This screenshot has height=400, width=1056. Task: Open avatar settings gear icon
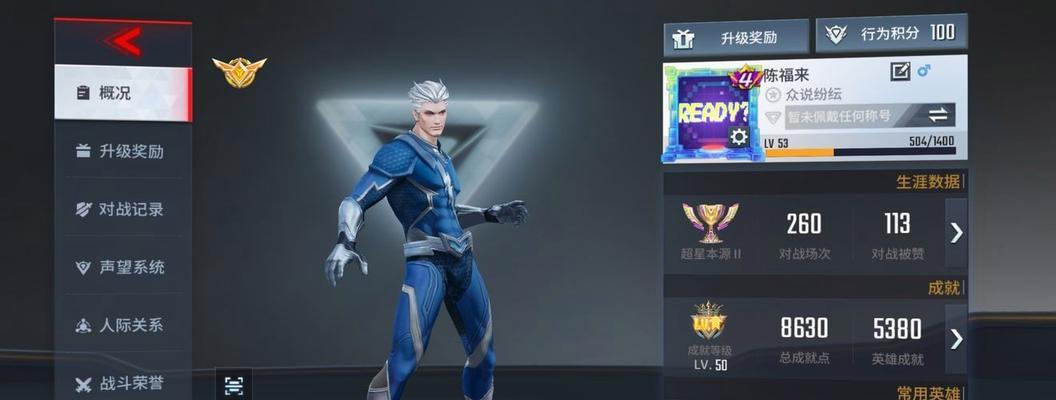pos(738,137)
